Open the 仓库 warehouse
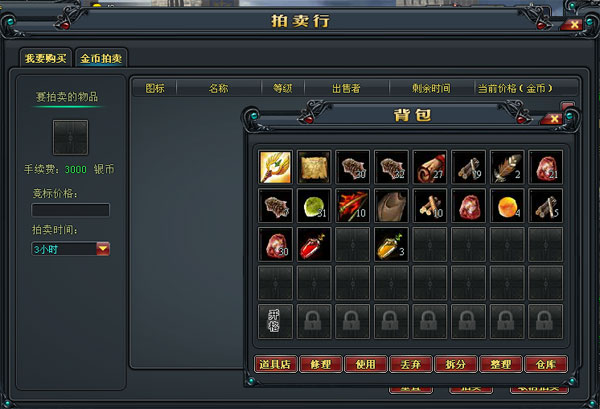 543,365
